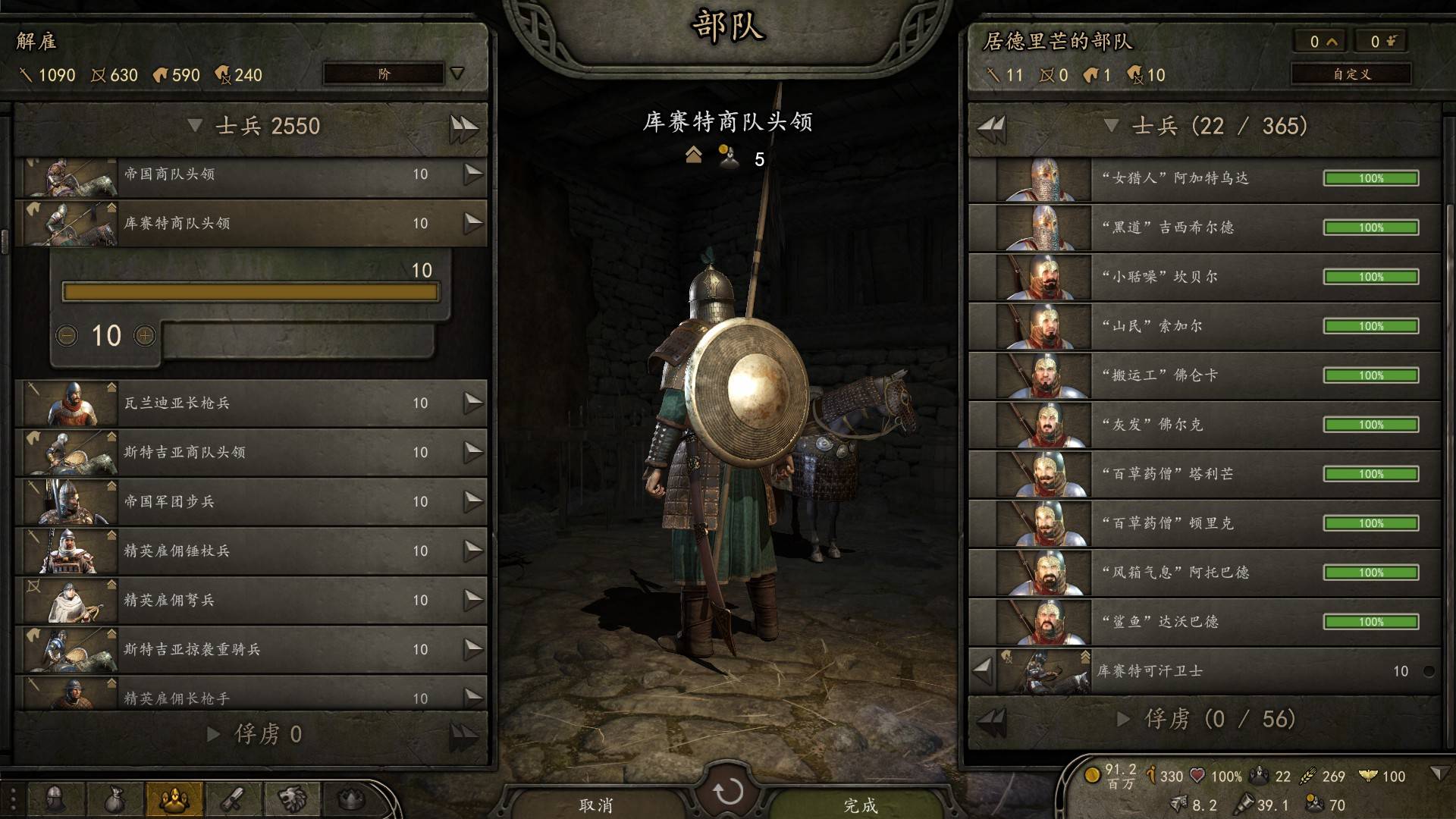Expand the left 俘虏 0 prisoner section
The height and width of the screenshot is (819, 1456).
coord(214,734)
